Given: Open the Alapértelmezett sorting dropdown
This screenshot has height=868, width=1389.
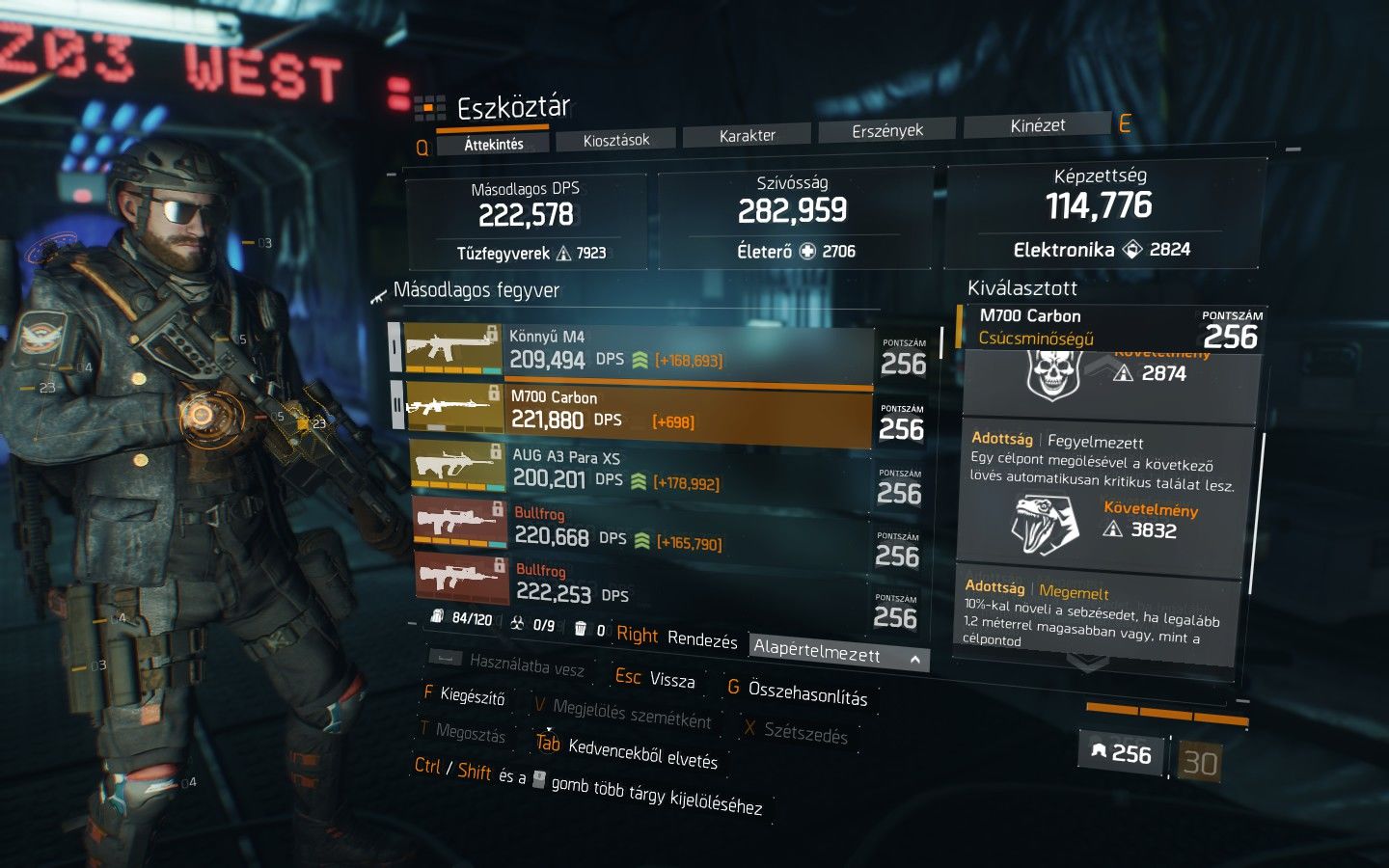Looking at the screenshot, I should [x=839, y=655].
